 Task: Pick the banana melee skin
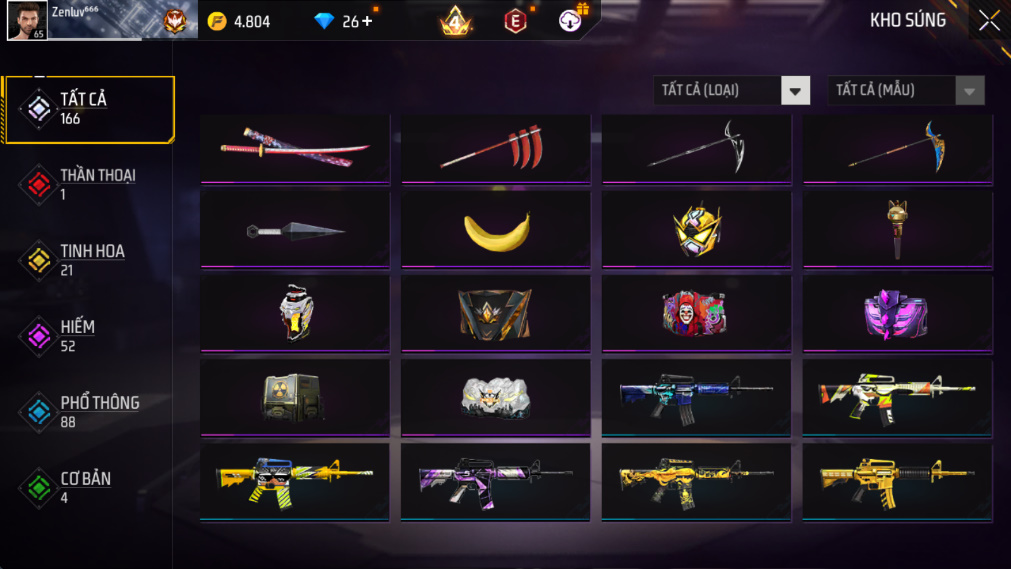(496, 232)
